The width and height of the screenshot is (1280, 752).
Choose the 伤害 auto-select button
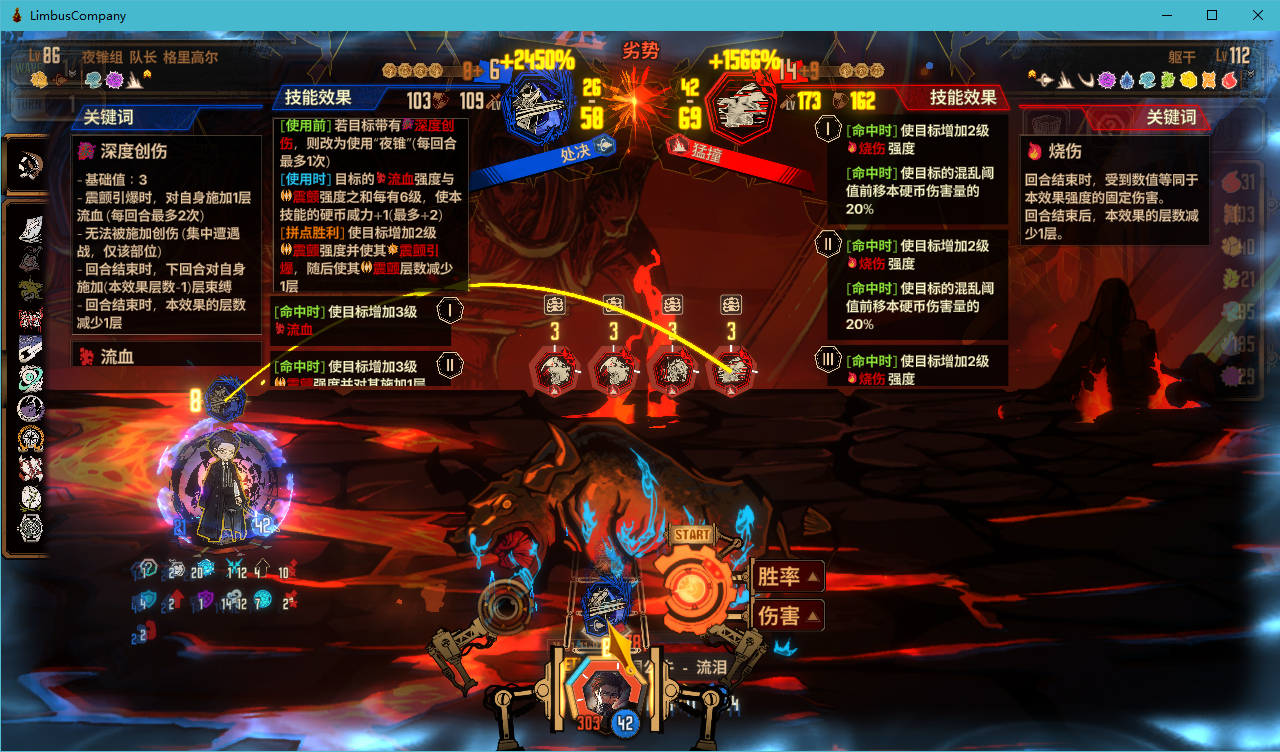(x=787, y=615)
